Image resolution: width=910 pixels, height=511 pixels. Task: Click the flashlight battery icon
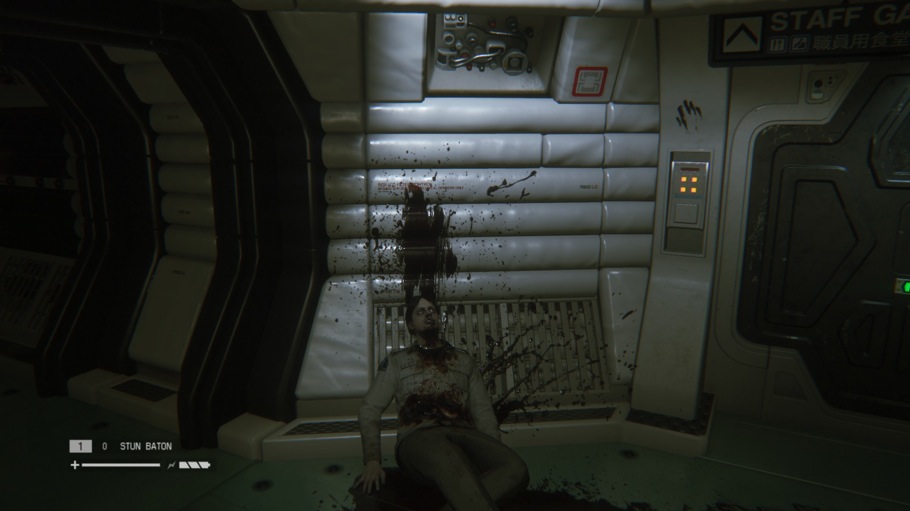coord(194,465)
